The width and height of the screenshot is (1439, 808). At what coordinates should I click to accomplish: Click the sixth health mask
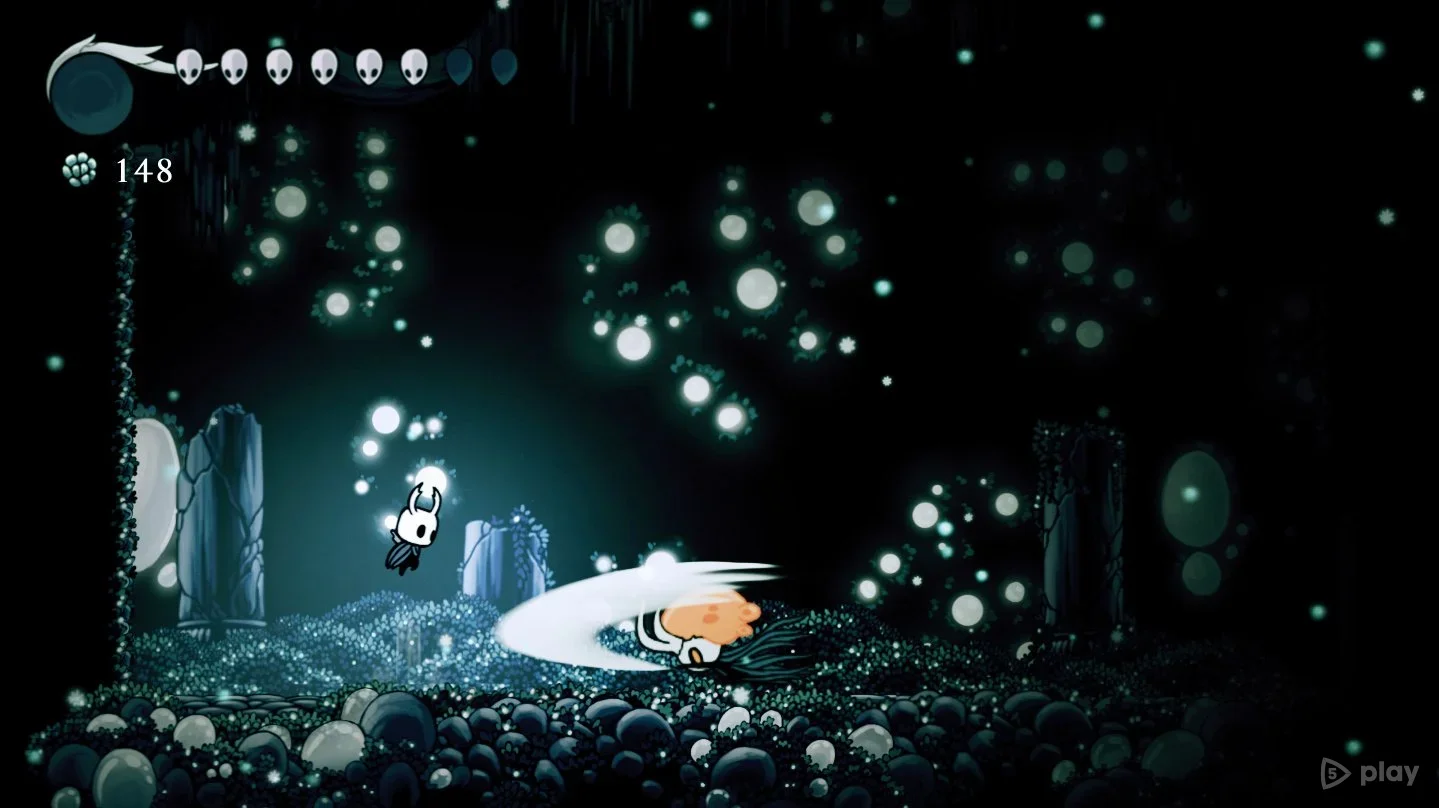coord(413,68)
